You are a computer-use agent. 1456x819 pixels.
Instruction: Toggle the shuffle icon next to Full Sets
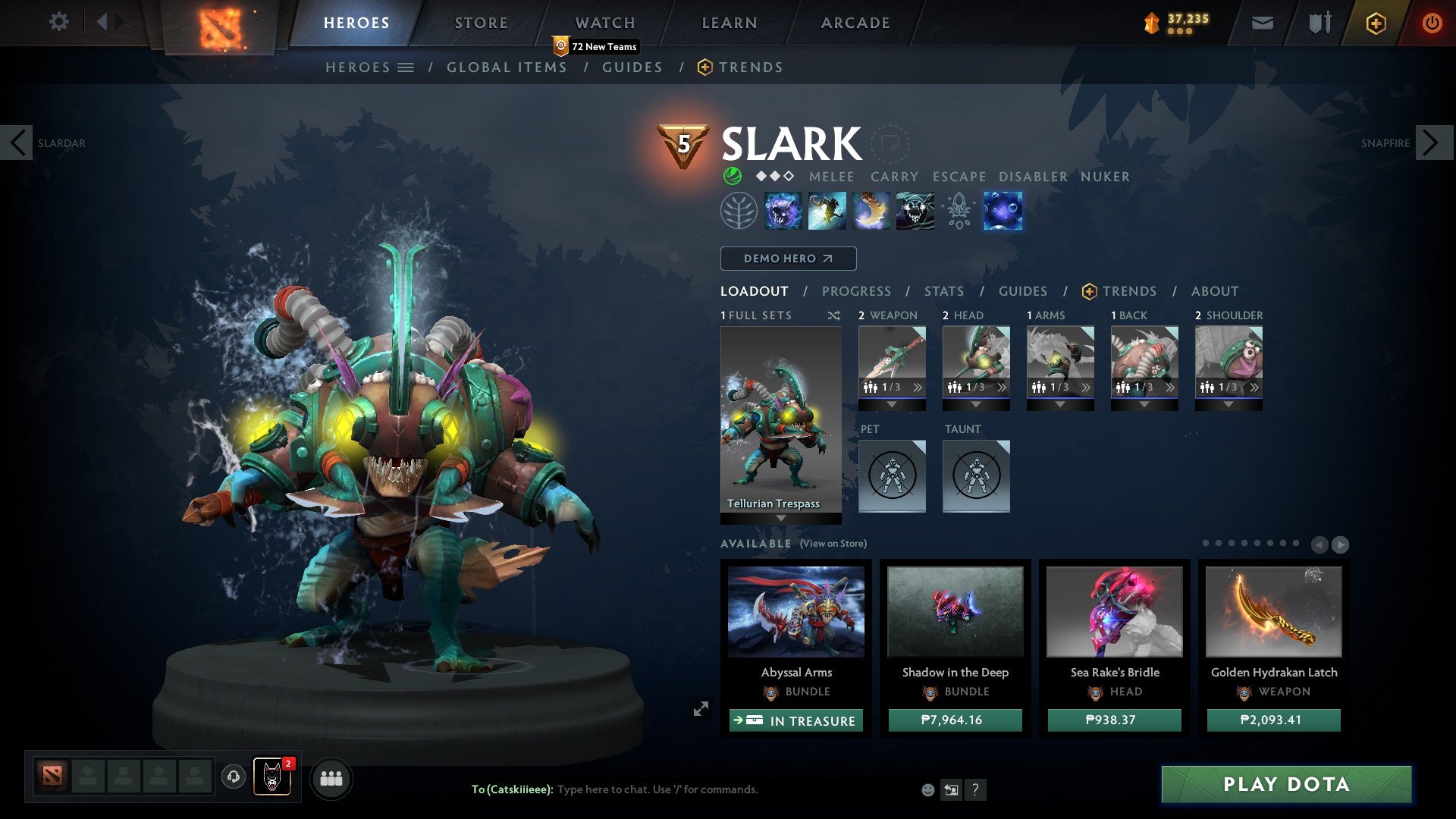click(836, 315)
